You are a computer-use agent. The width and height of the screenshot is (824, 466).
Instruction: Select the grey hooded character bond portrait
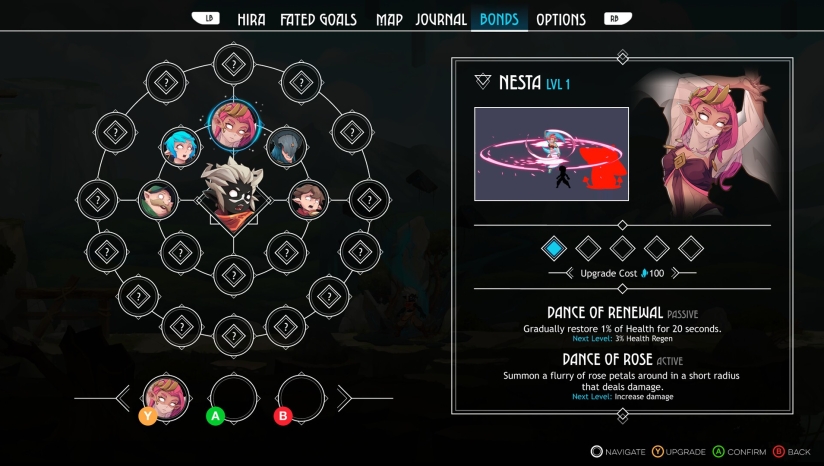tap(286, 148)
